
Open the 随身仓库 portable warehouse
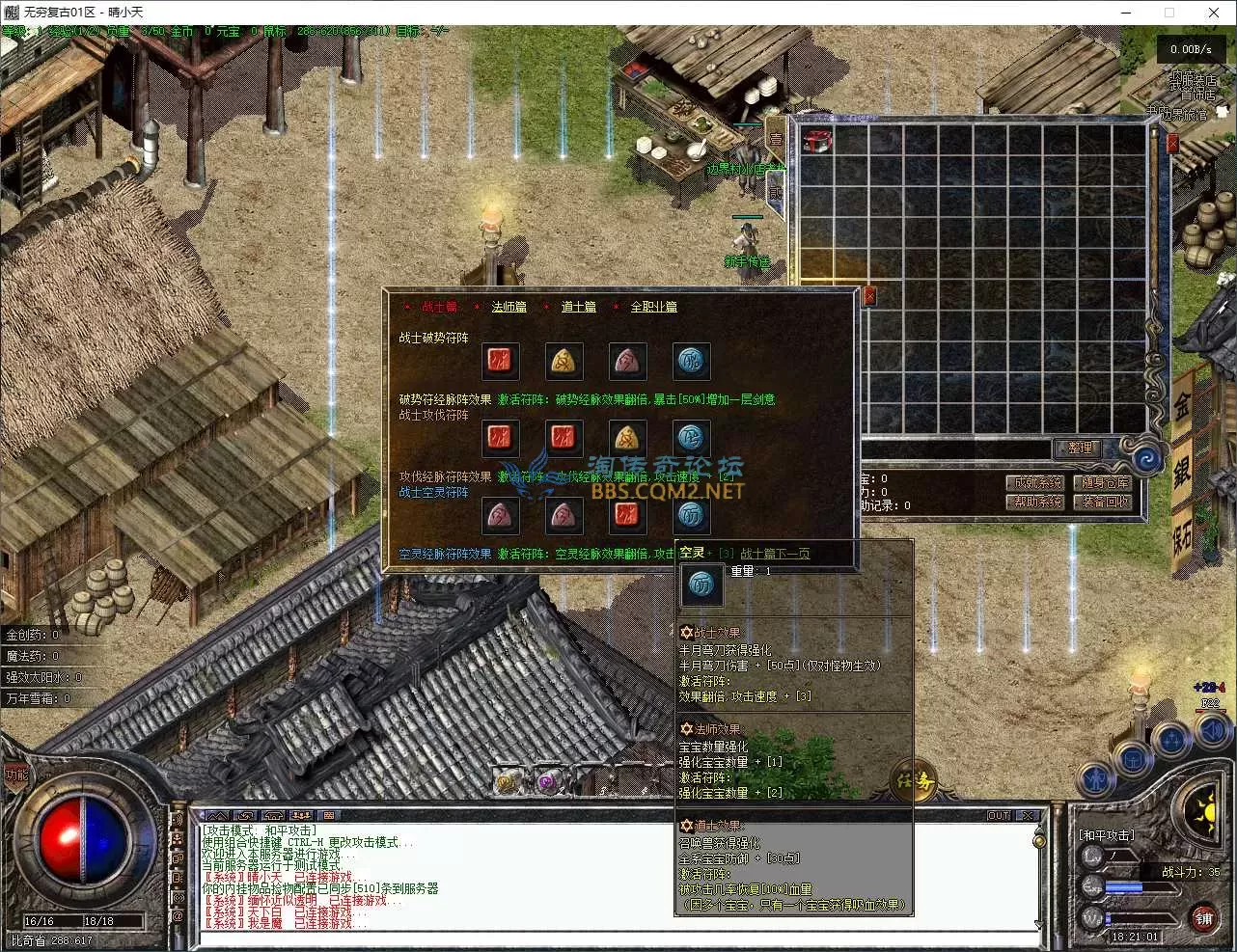click(1105, 482)
